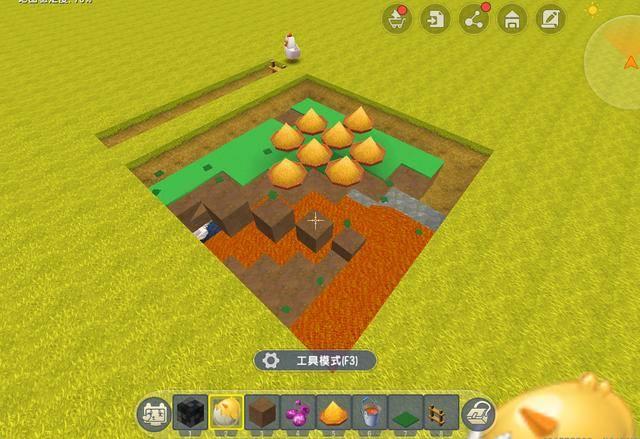
Task: Click the creature face button beside hotbar
Action: pos(152,412)
